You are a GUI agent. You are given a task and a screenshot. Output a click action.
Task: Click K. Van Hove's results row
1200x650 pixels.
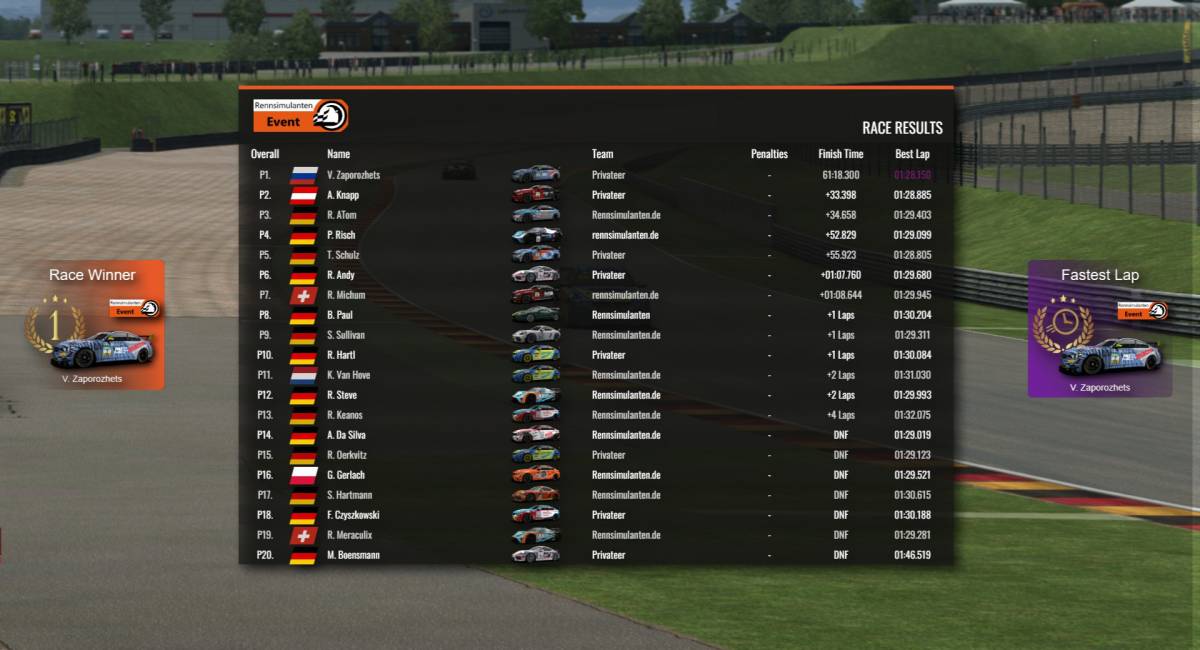click(x=595, y=375)
